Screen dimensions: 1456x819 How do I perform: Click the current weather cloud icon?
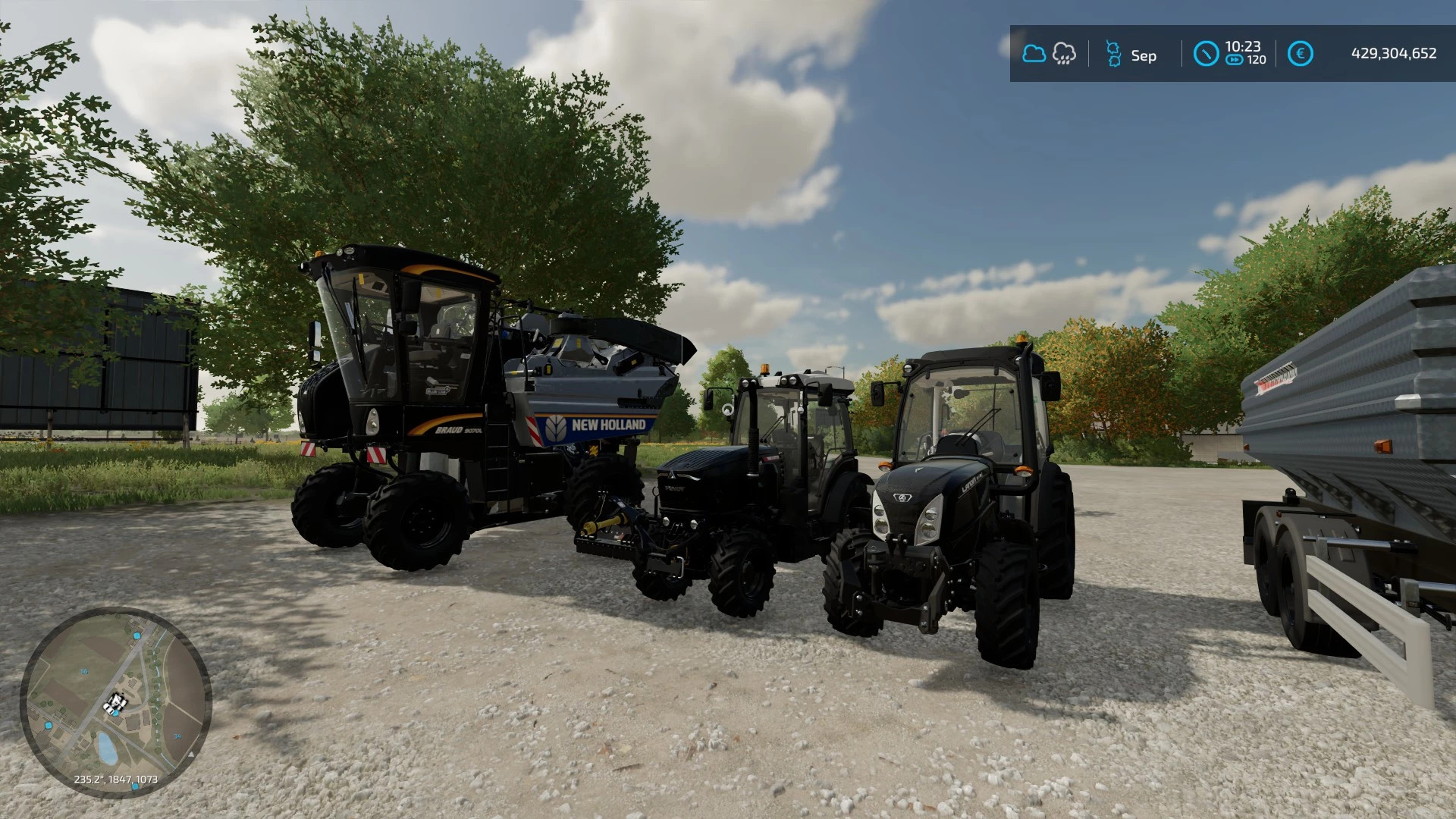[x=1034, y=53]
